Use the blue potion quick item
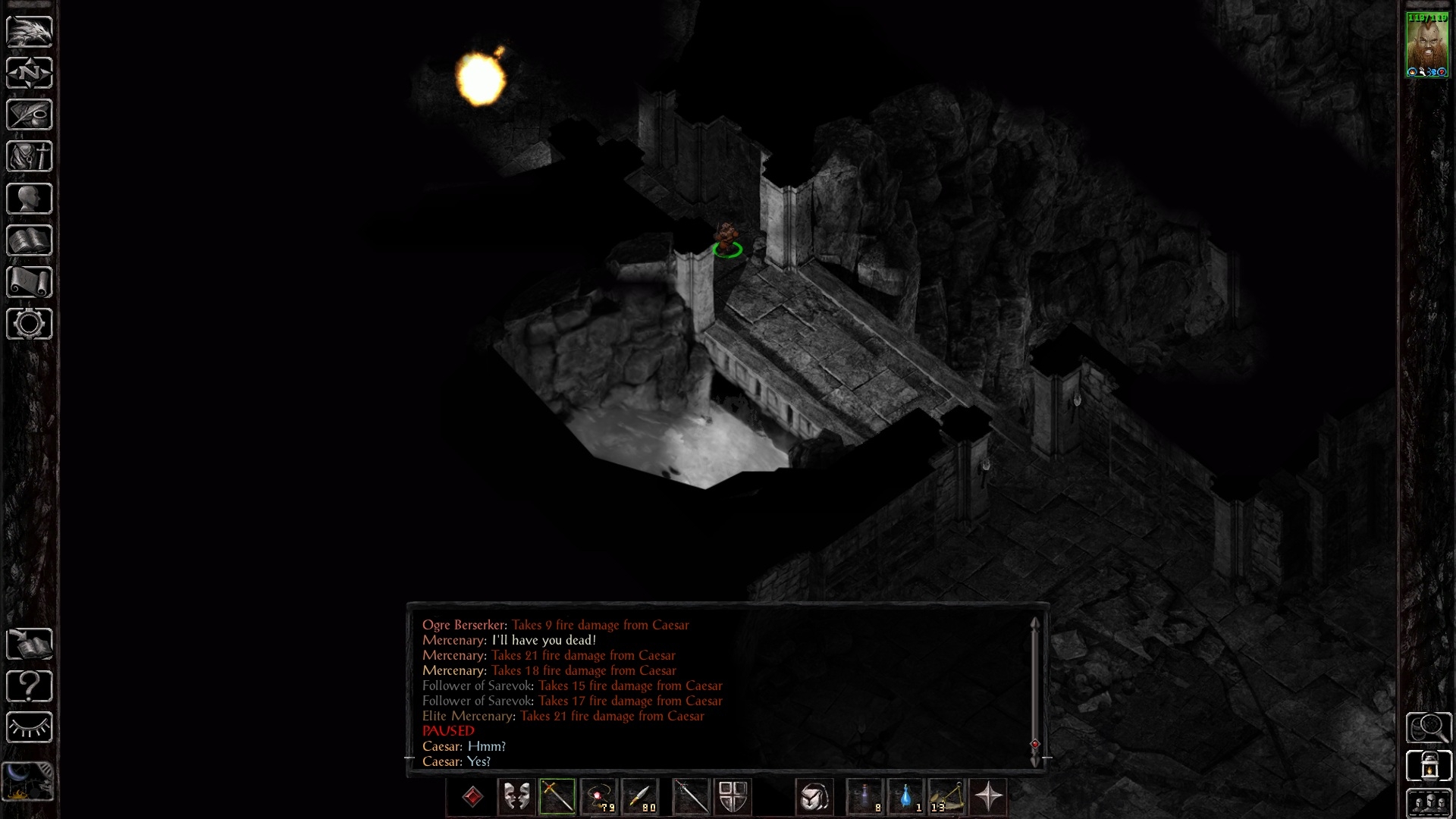Screen dimensions: 1456x819 906,797
